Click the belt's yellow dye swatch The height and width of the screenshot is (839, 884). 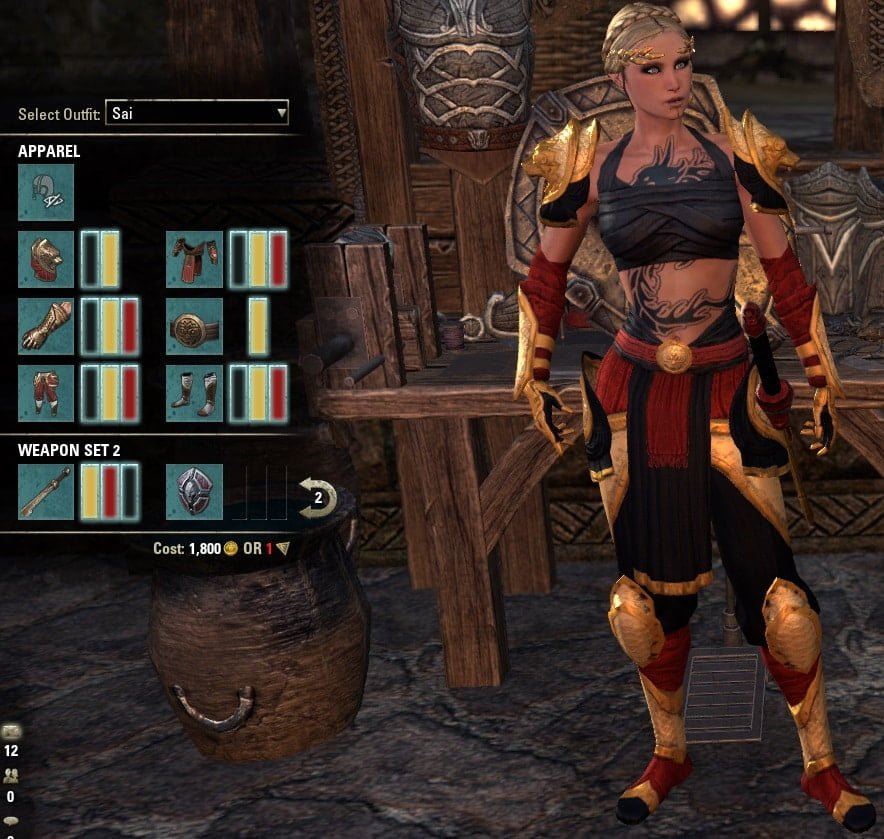258,325
